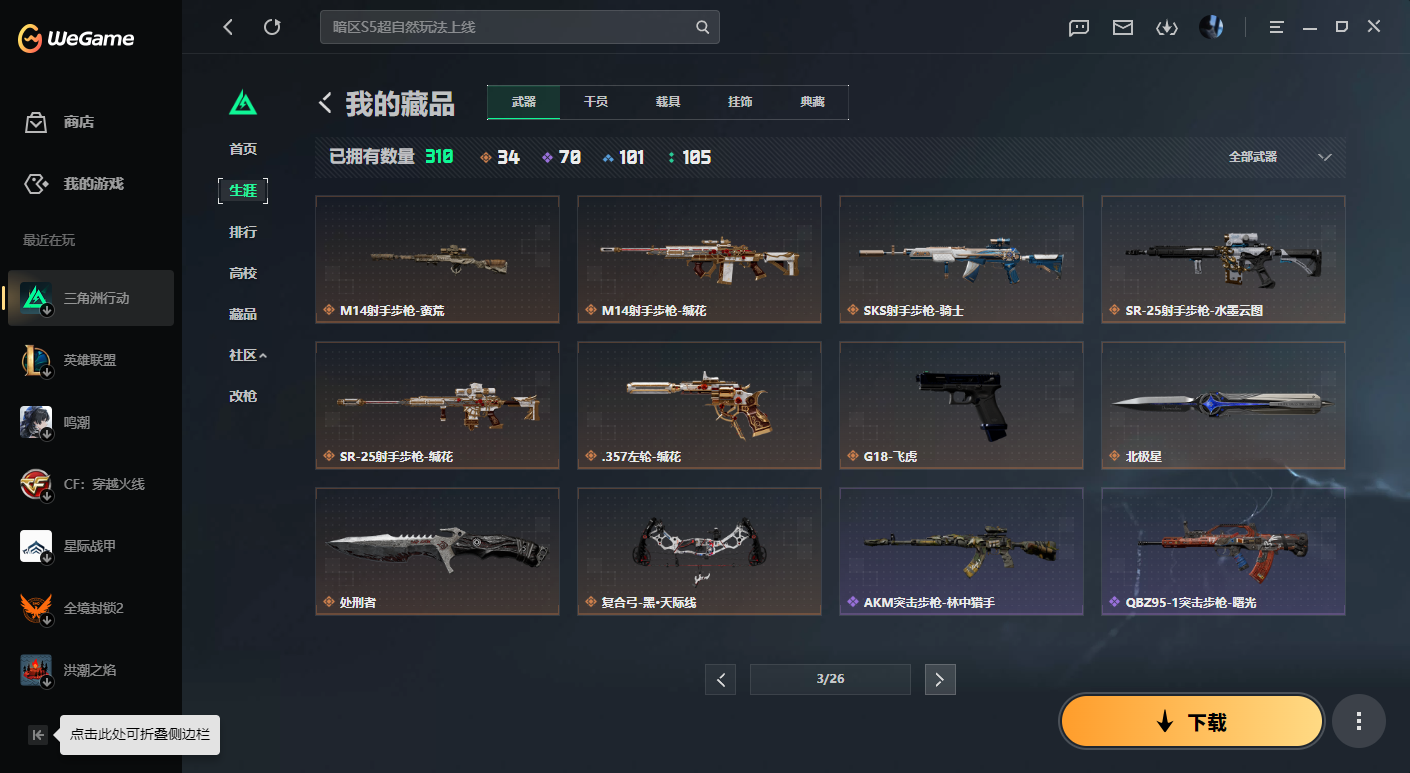Screen dimensions: 1410x773
Task: Switch to the 挂饰 tab
Action: (740, 101)
